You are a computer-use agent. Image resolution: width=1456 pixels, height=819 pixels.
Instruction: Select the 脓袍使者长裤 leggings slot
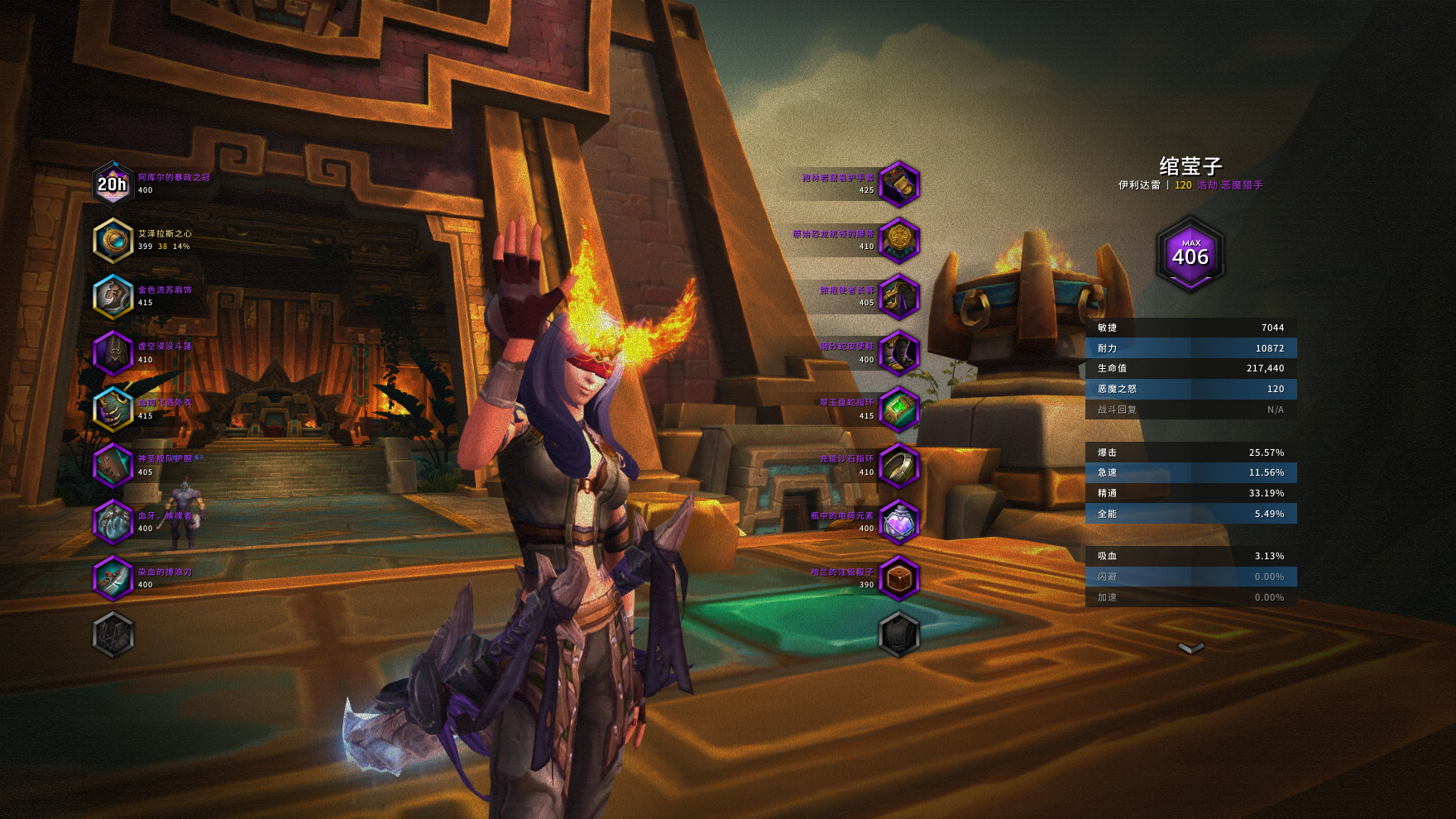pyautogui.click(x=898, y=296)
